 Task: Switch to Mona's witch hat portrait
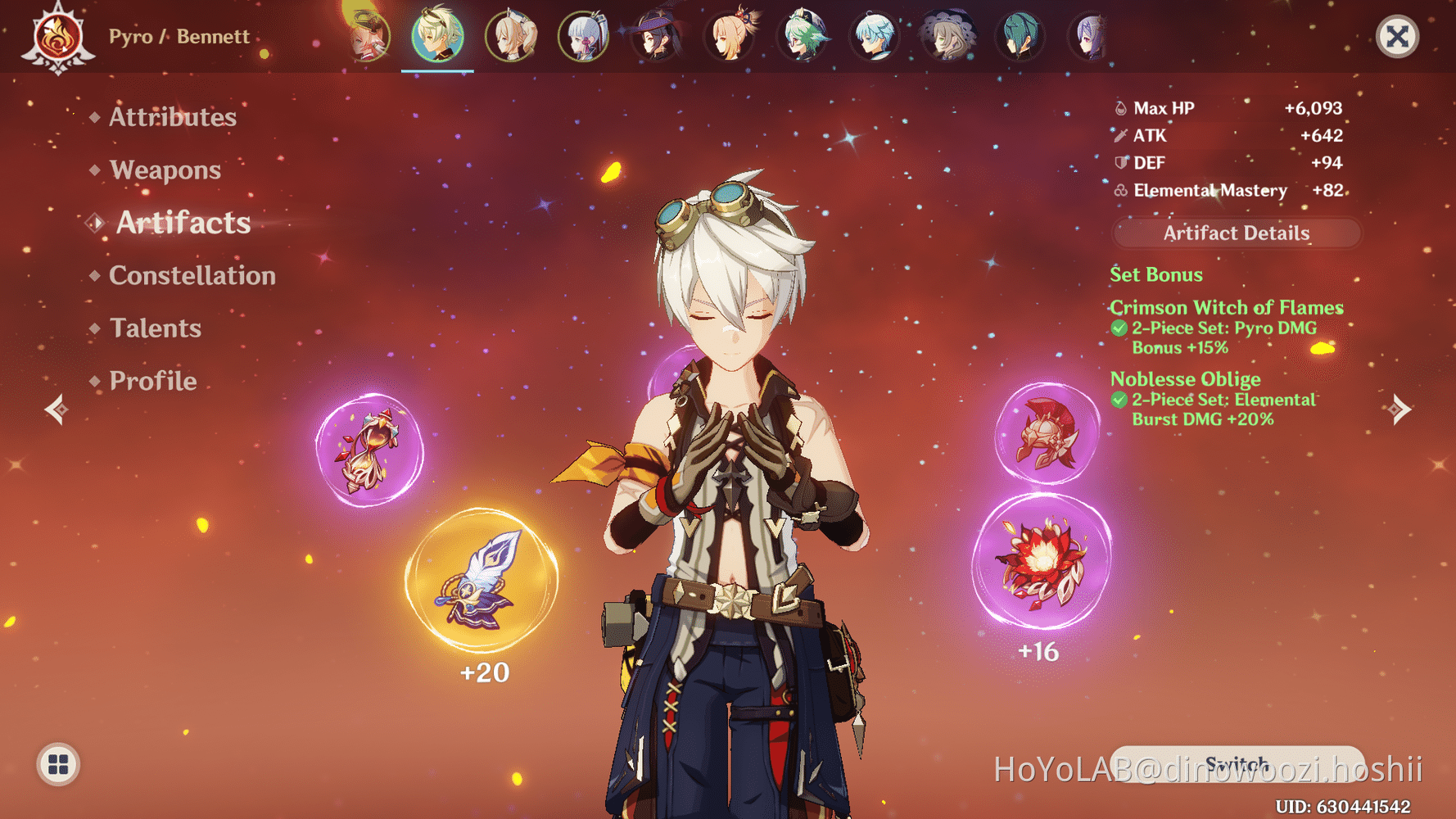(x=657, y=36)
